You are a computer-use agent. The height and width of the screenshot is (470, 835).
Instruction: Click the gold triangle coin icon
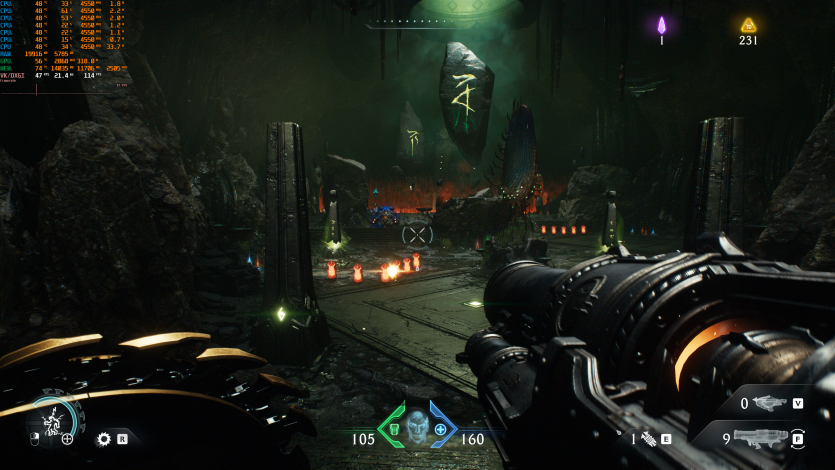[748, 25]
